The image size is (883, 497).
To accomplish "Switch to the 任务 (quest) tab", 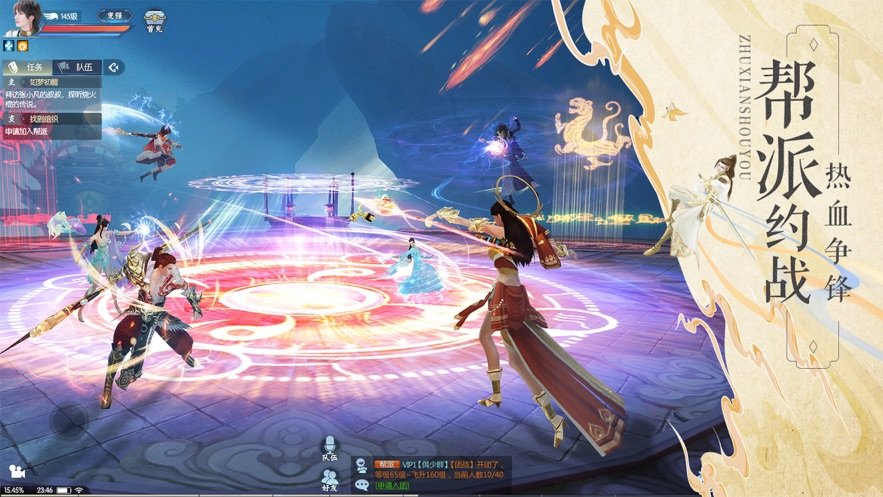I will (x=28, y=67).
